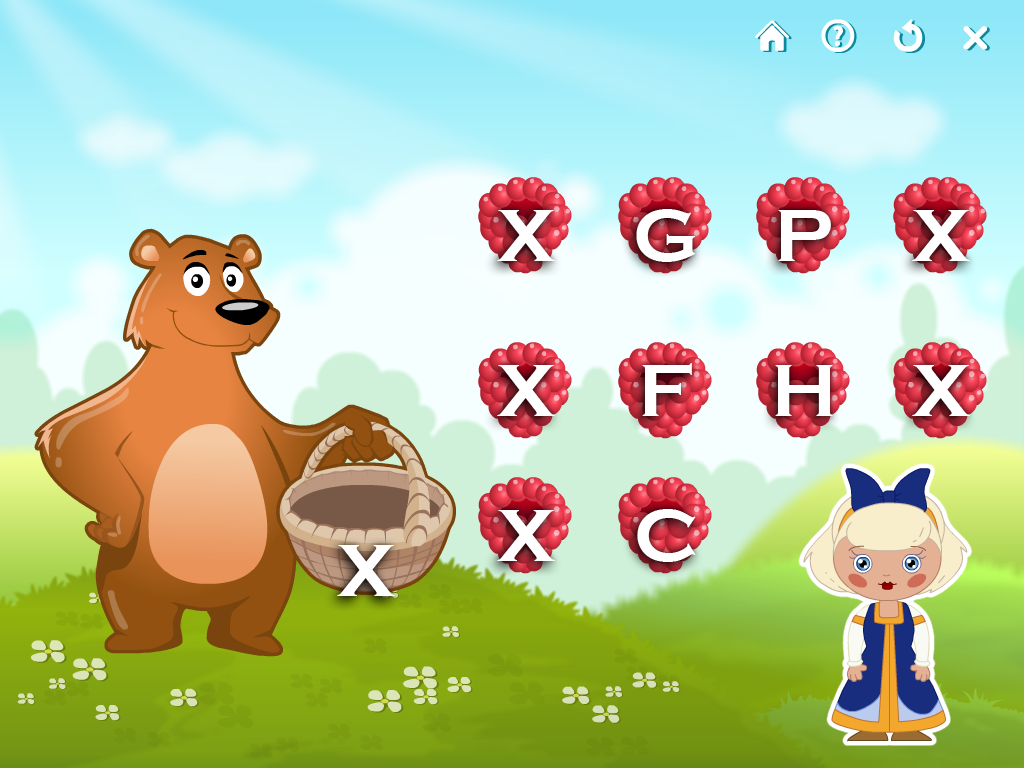Viewport: 1024px width, 768px height.
Task: Select the raspberry labeled P
Action: point(802,226)
